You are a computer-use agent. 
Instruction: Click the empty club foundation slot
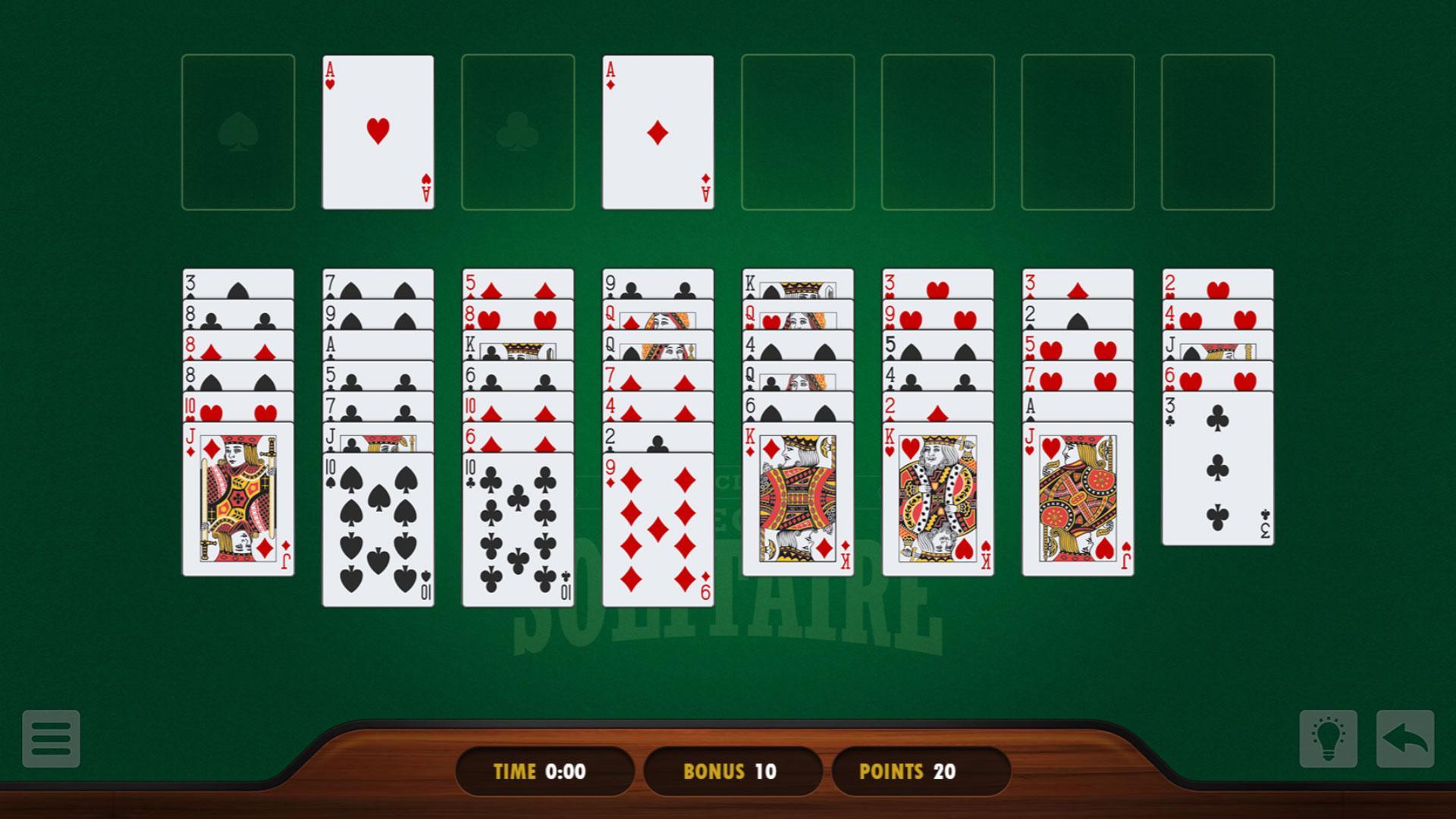(x=518, y=130)
